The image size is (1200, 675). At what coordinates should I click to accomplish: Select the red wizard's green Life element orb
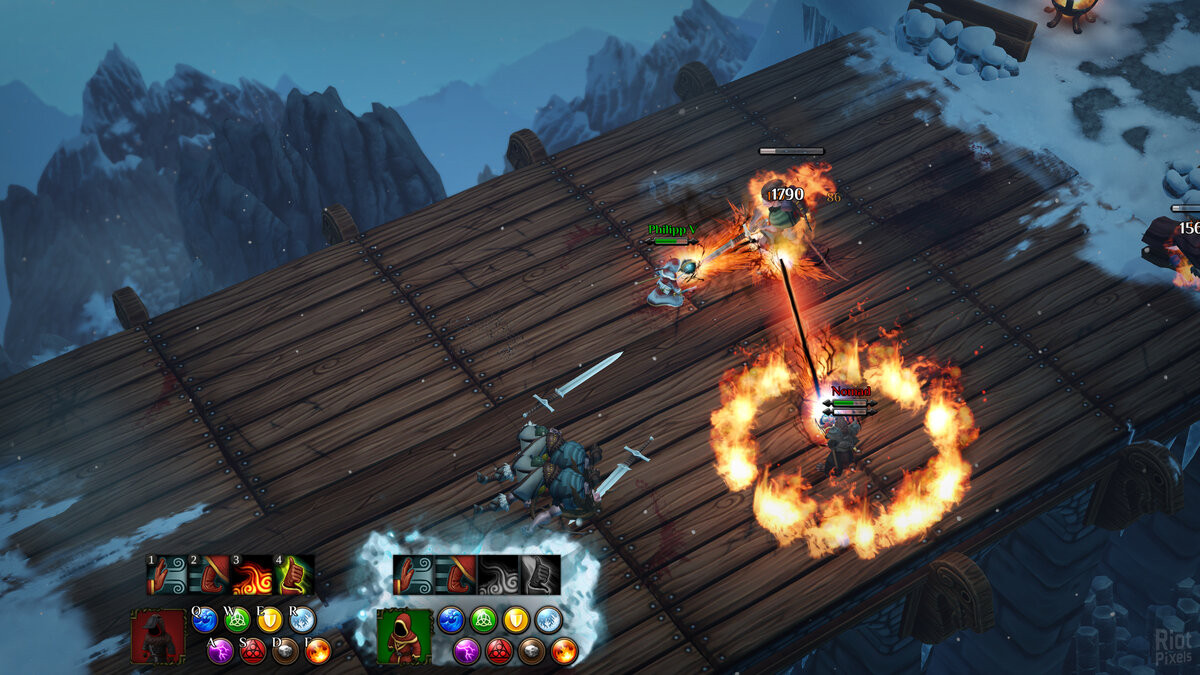pos(237,621)
